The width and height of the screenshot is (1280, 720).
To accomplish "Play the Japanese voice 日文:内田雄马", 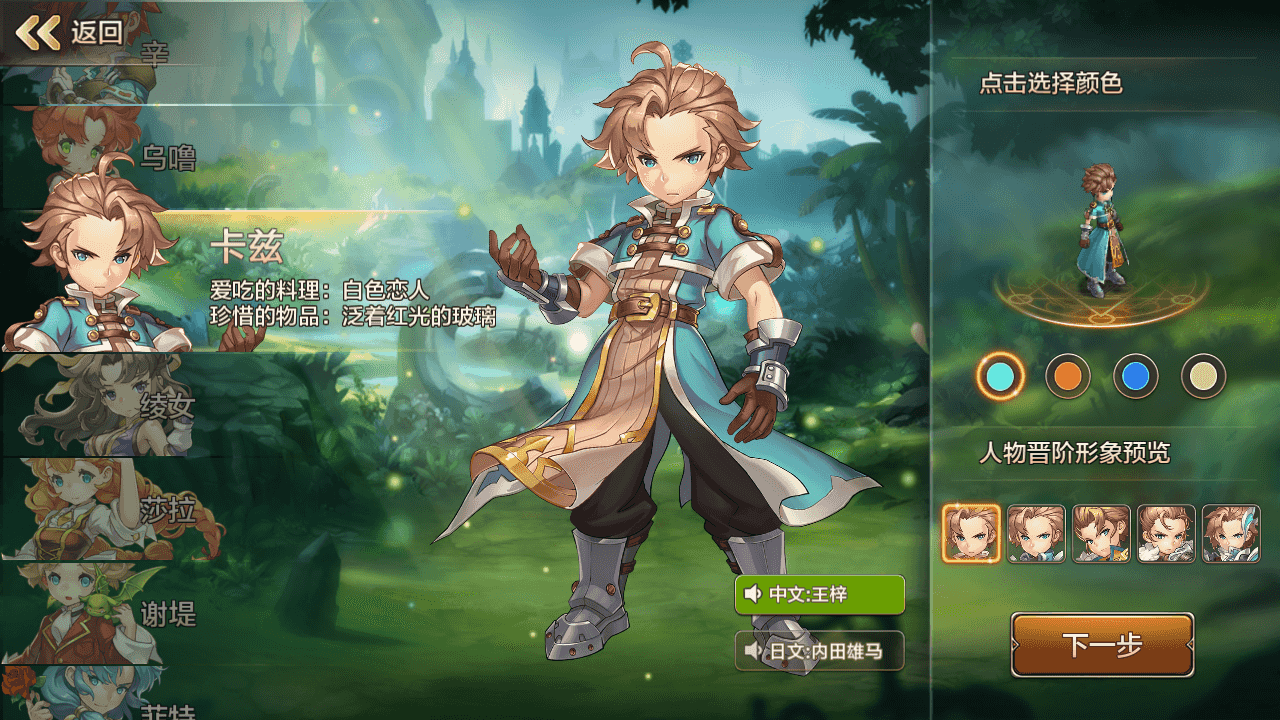I will [x=819, y=652].
